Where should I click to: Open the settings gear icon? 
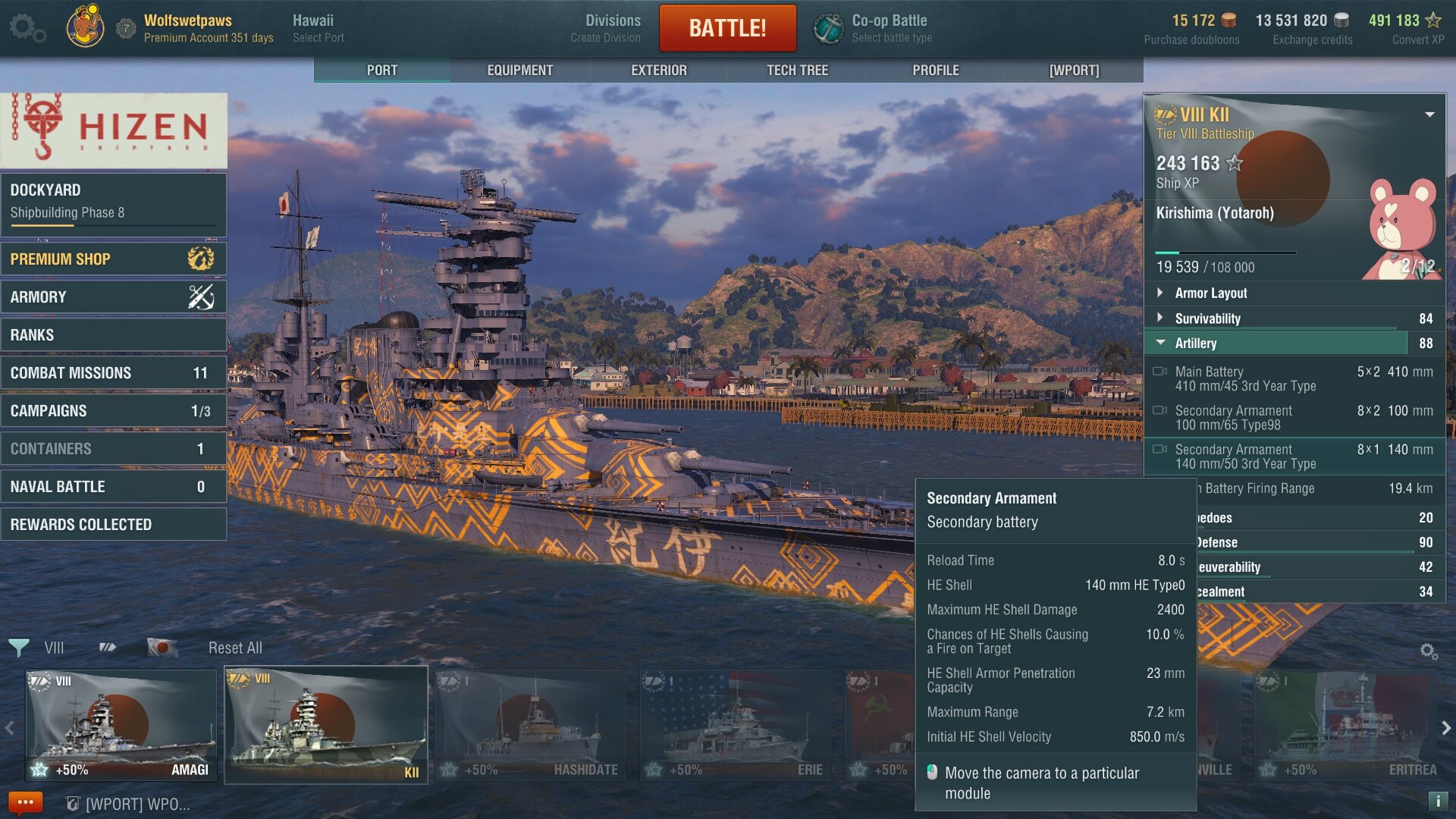click(x=26, y=28)
